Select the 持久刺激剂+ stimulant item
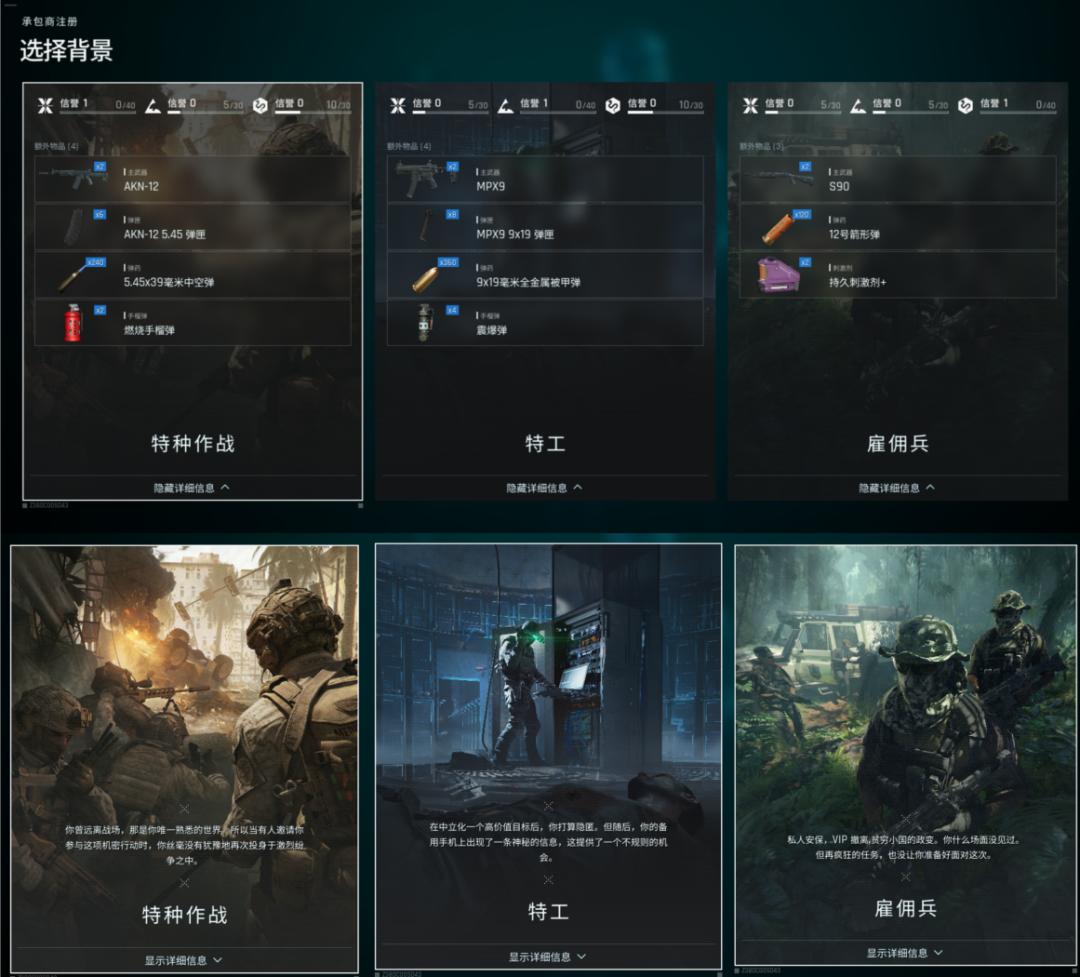Screen dimensions: 1080x977 [897, 275]
